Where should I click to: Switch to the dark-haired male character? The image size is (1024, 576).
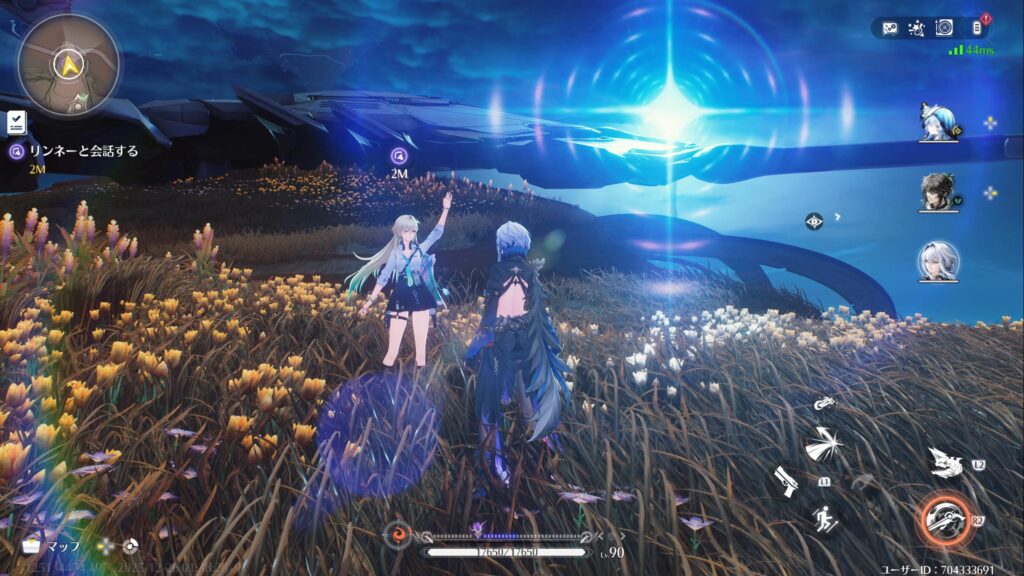[x=938, y=192]
